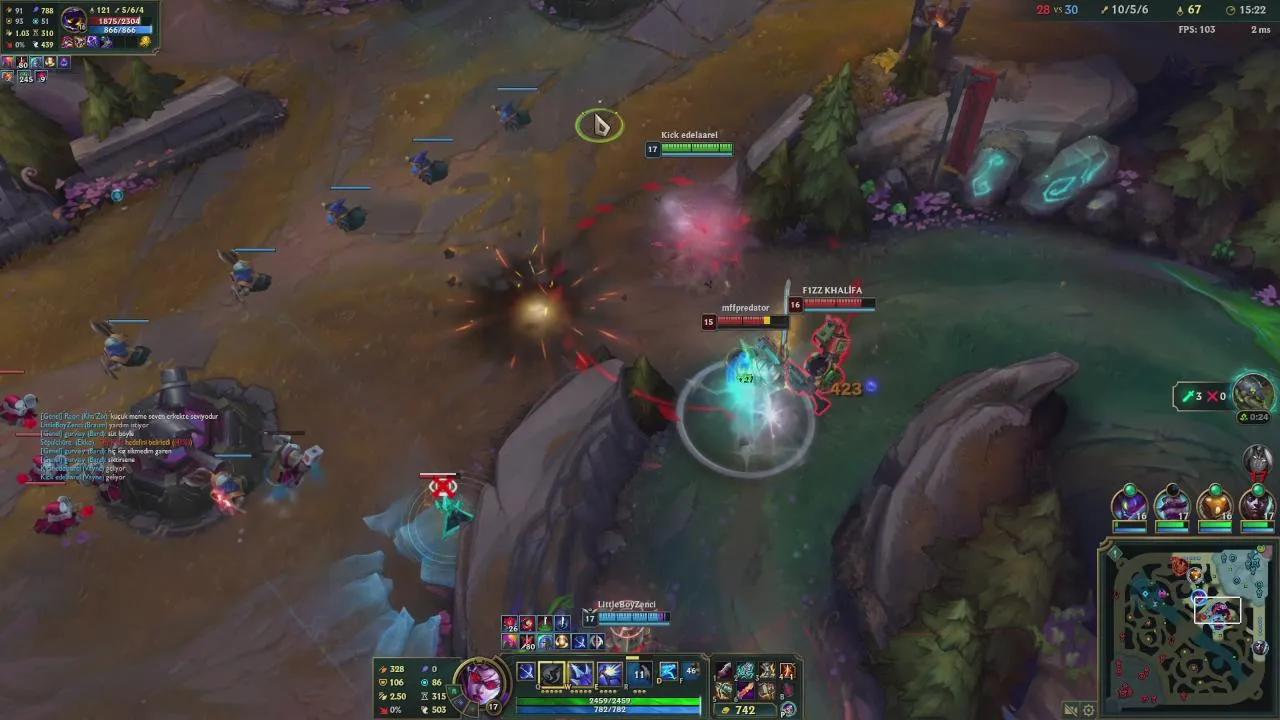Select the first item slot in the inventory

pyautogui.click(x=723, y=670)
